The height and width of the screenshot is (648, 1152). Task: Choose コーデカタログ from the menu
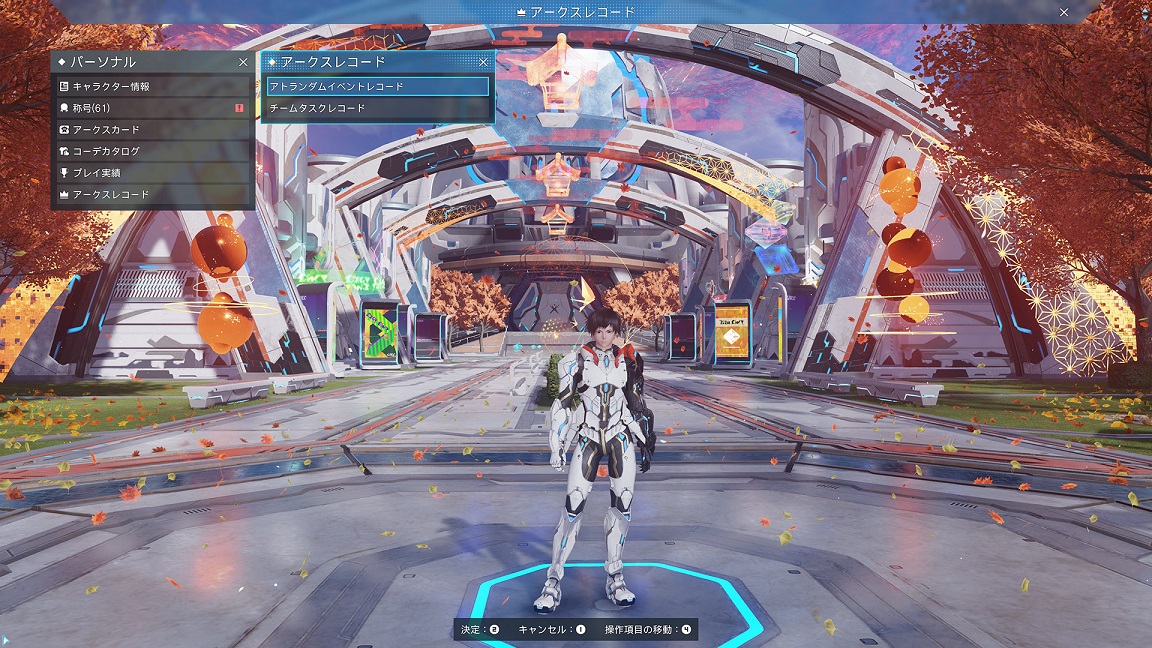(x=152, y=151)
